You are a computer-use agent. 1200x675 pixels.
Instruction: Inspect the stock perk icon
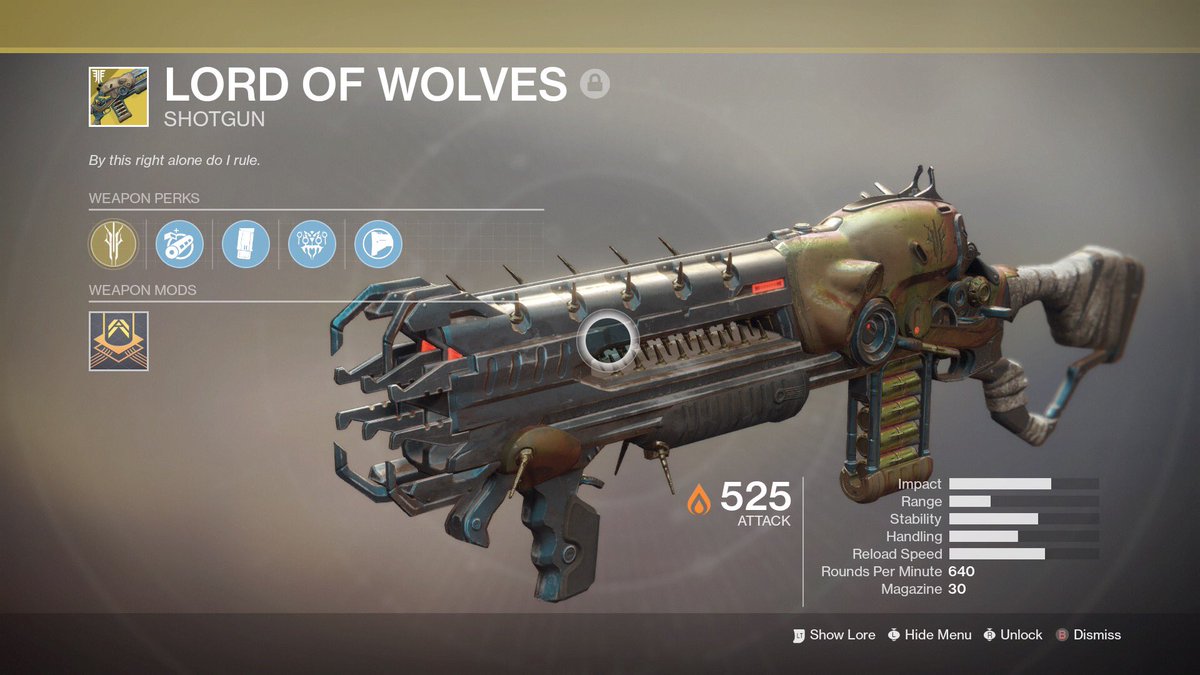coord(379,244)
